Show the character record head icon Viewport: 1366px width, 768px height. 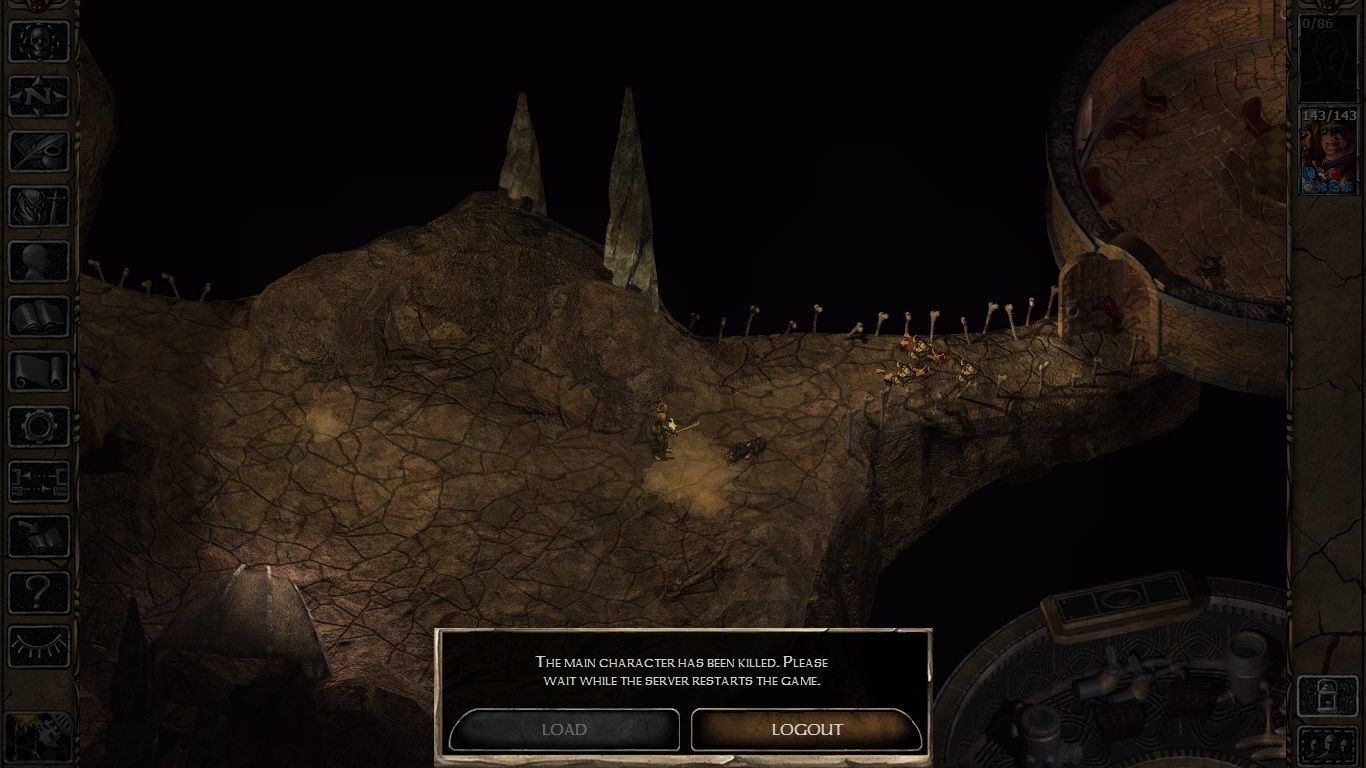click(x=39, y=261)
